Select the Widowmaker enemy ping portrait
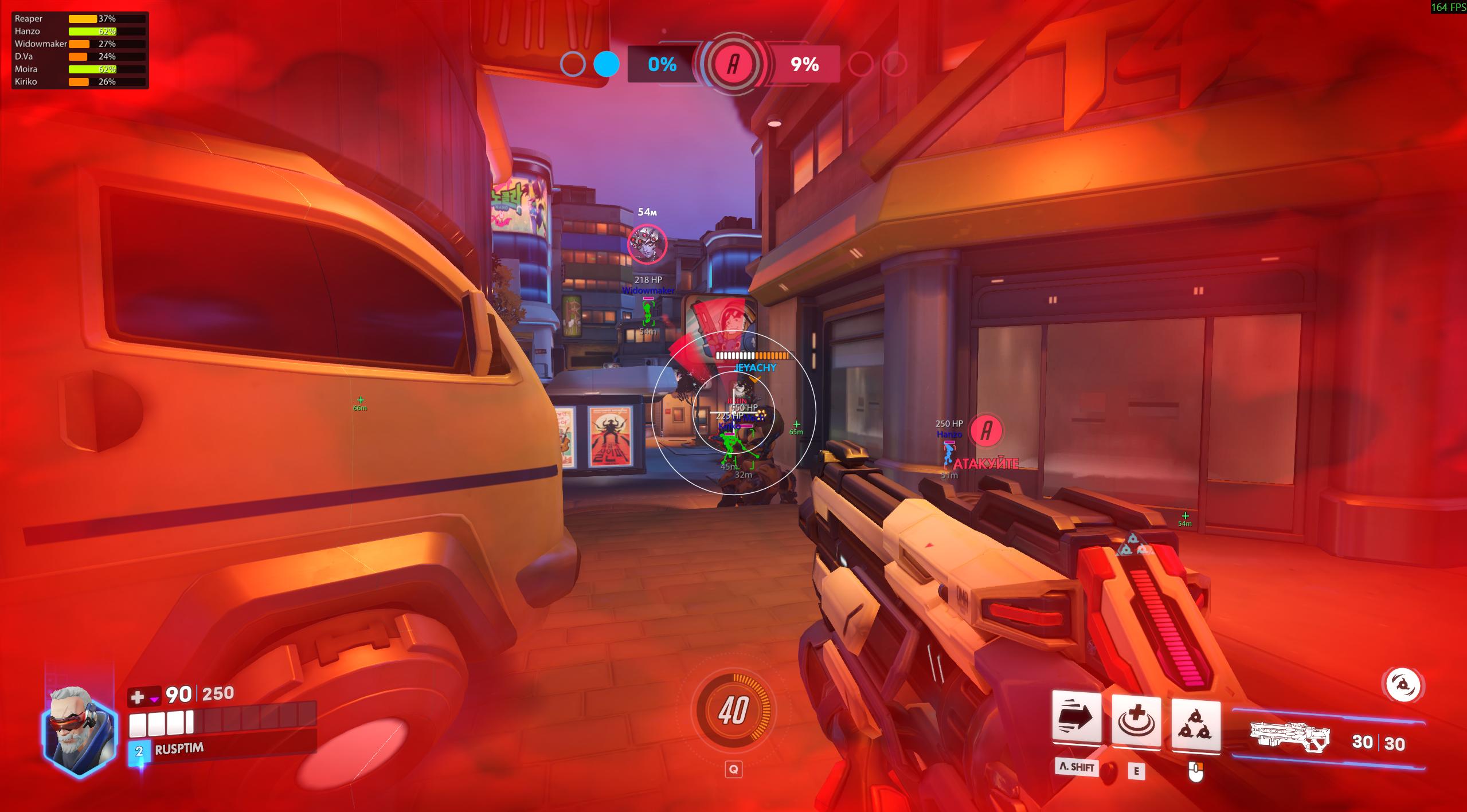The width and height of the screenshot is (1467, 812). point(648,244)
